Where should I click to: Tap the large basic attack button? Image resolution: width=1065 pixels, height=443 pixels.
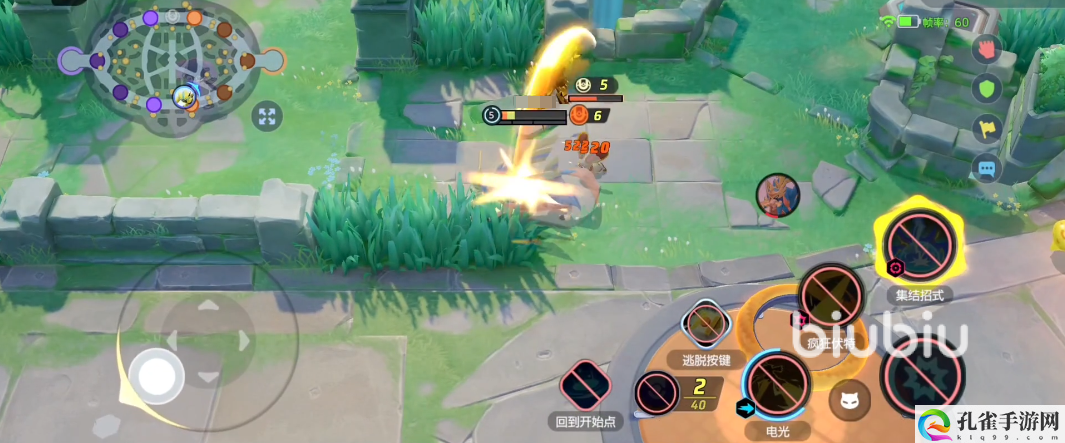pos(921,376)
